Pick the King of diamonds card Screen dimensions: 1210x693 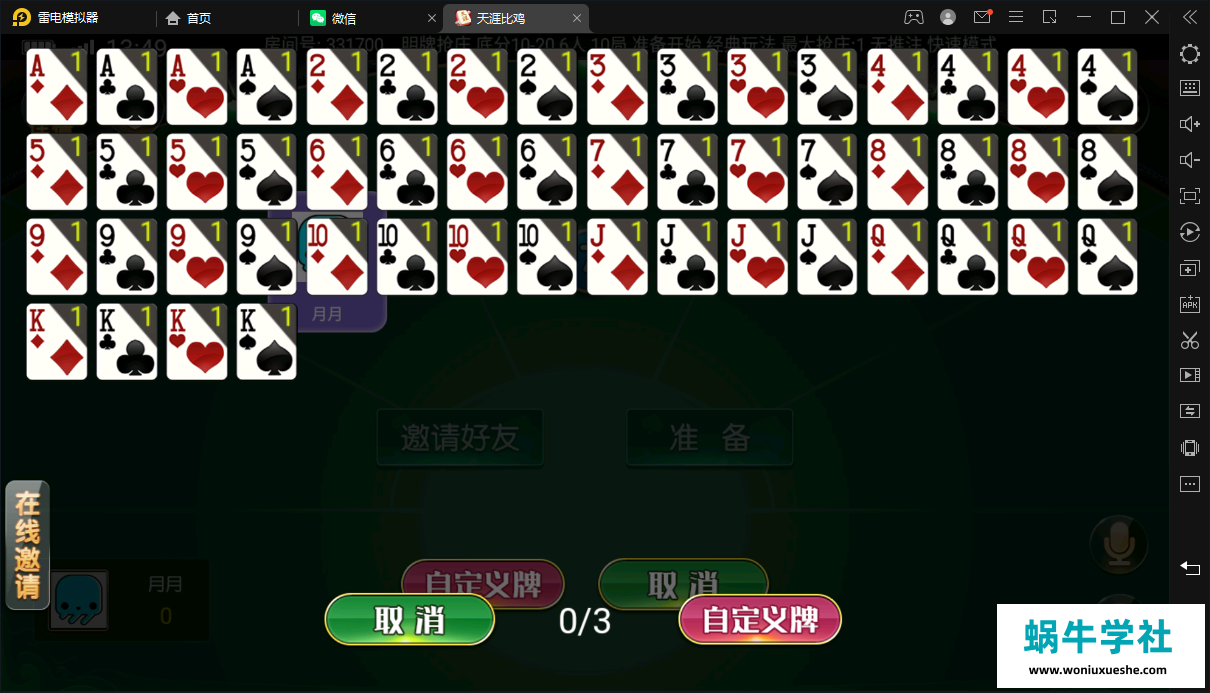coord(57,342)
